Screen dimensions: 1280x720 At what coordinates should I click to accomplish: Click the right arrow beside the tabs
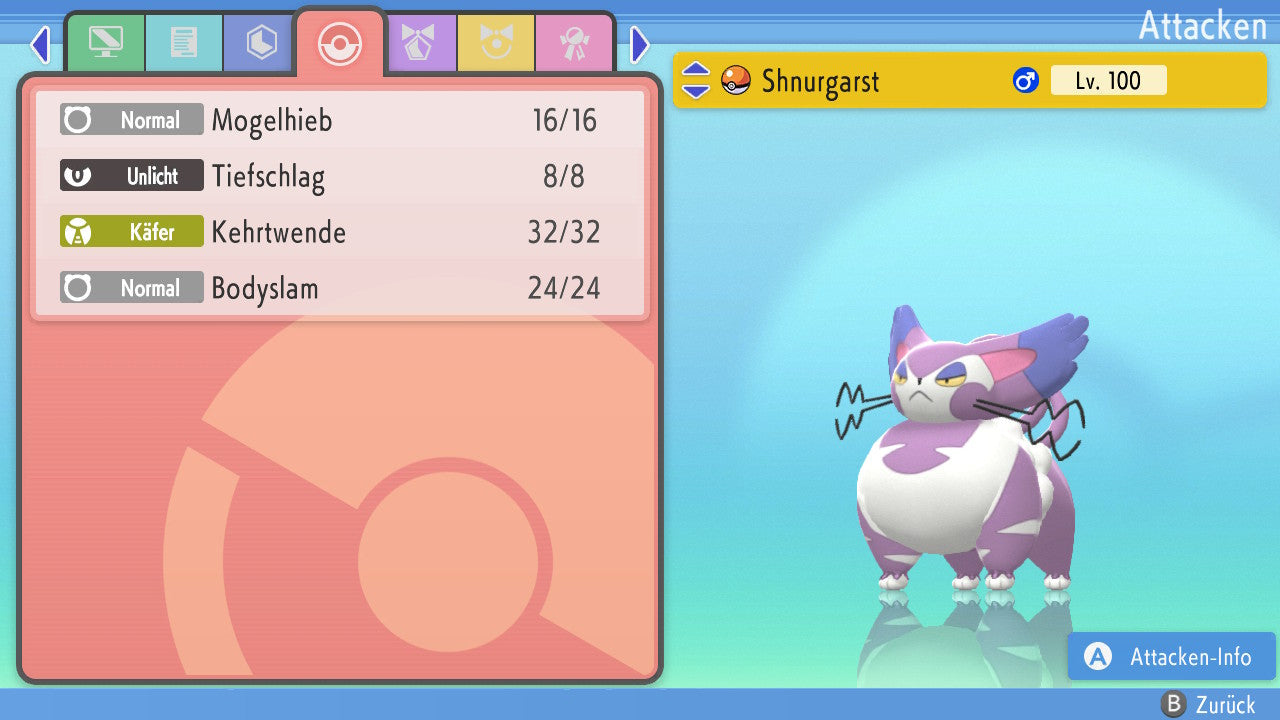tap(640, 44)
